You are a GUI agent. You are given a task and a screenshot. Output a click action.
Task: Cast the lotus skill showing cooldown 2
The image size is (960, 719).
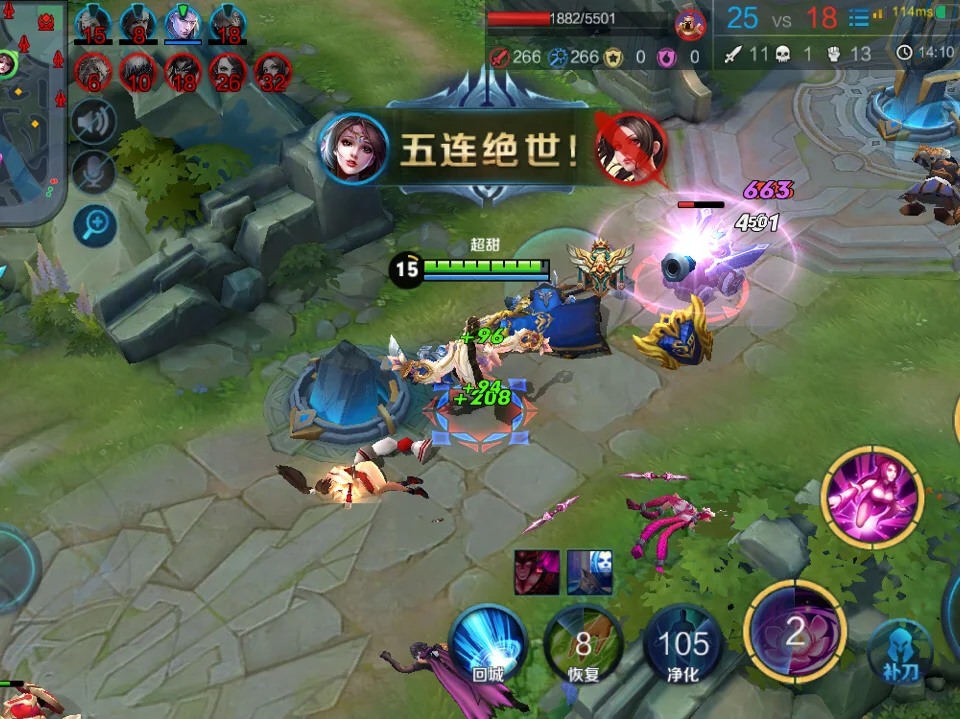click(794, 631)
